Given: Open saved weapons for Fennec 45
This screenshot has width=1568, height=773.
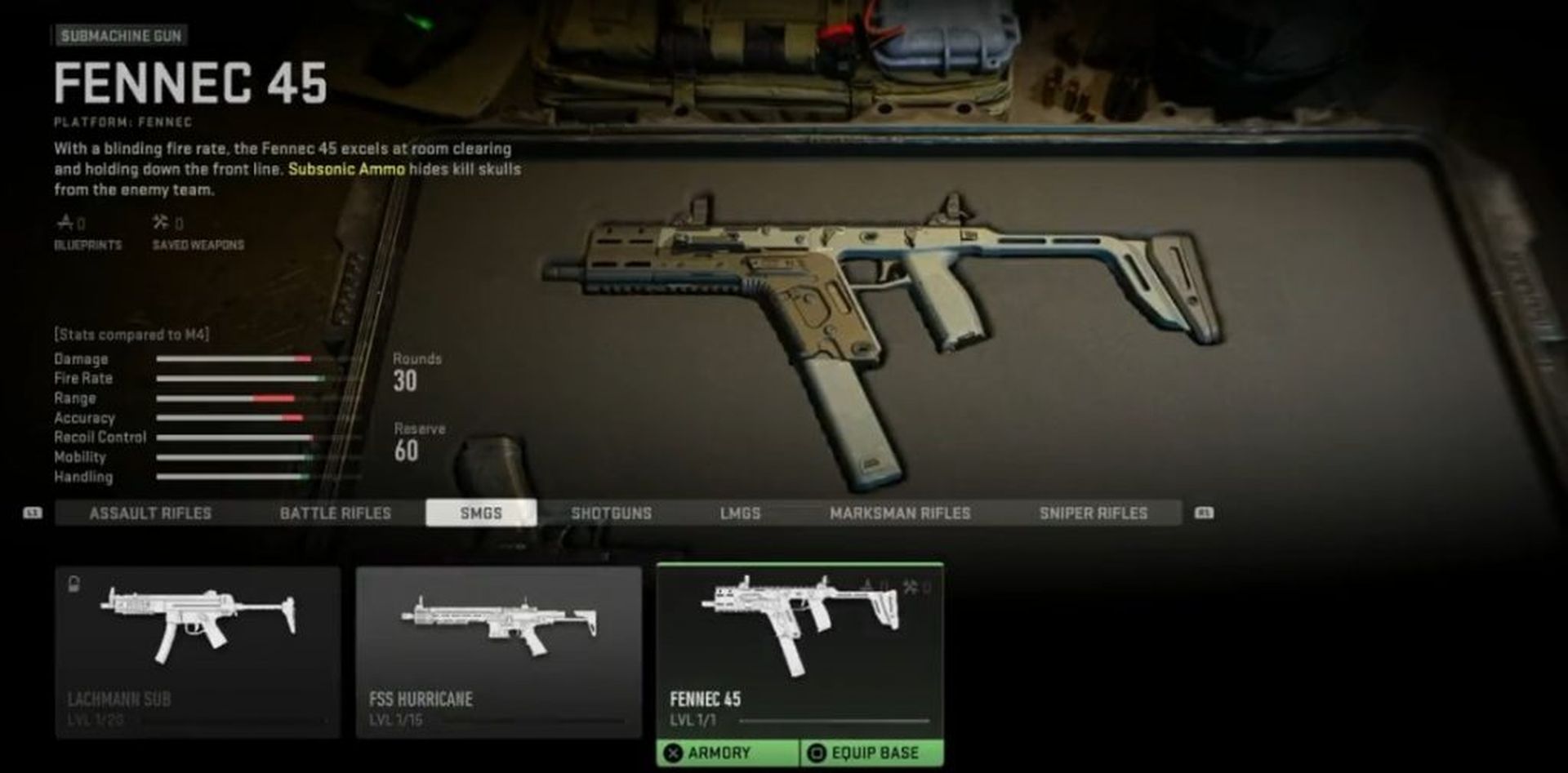Looking at the screenshot, I should (198, 232).
